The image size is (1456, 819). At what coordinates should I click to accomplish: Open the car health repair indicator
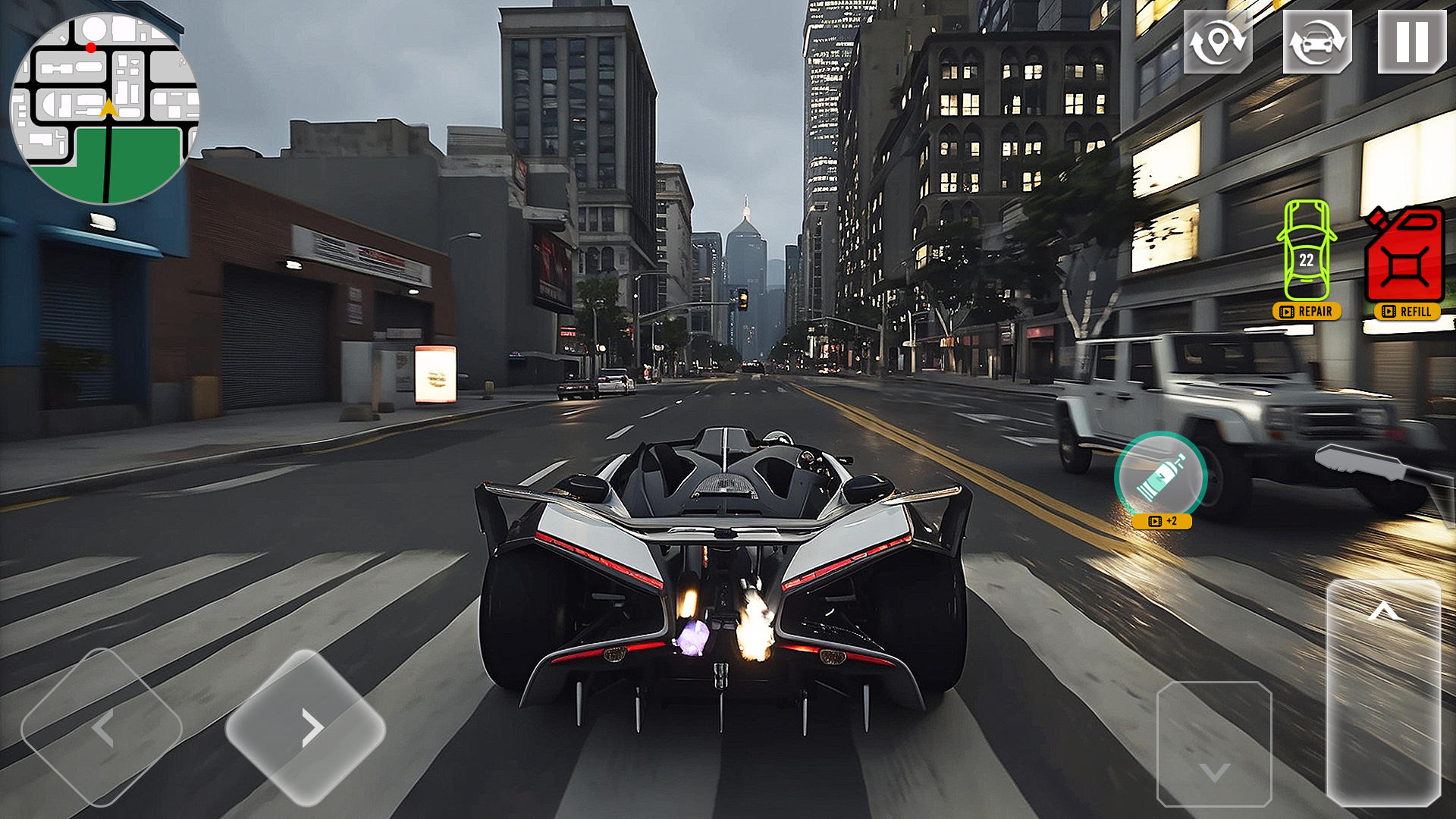(x=1306, y=250)
